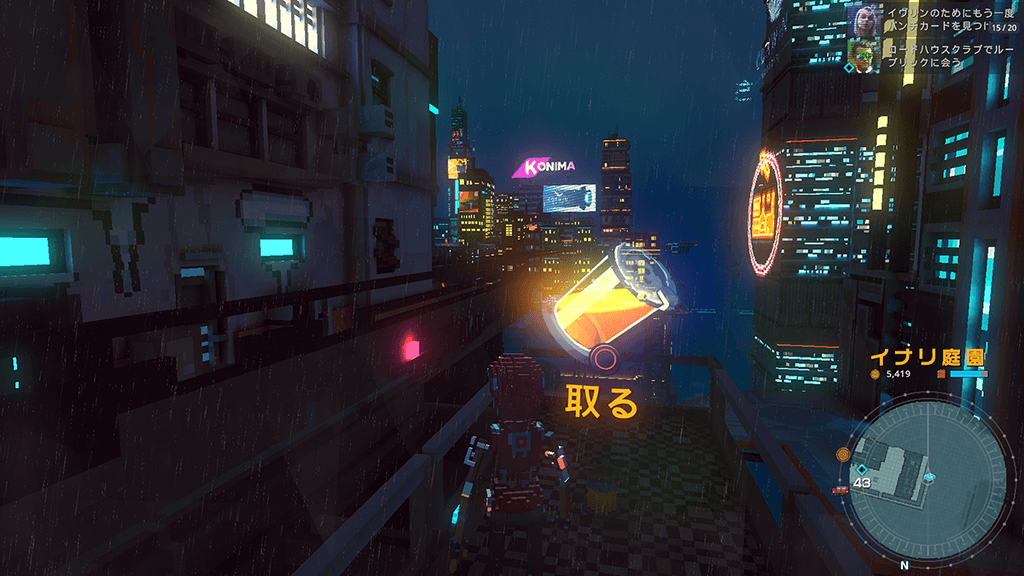
Task: Select the Evelyn punch card quest entry
Action: pos(930,20)
